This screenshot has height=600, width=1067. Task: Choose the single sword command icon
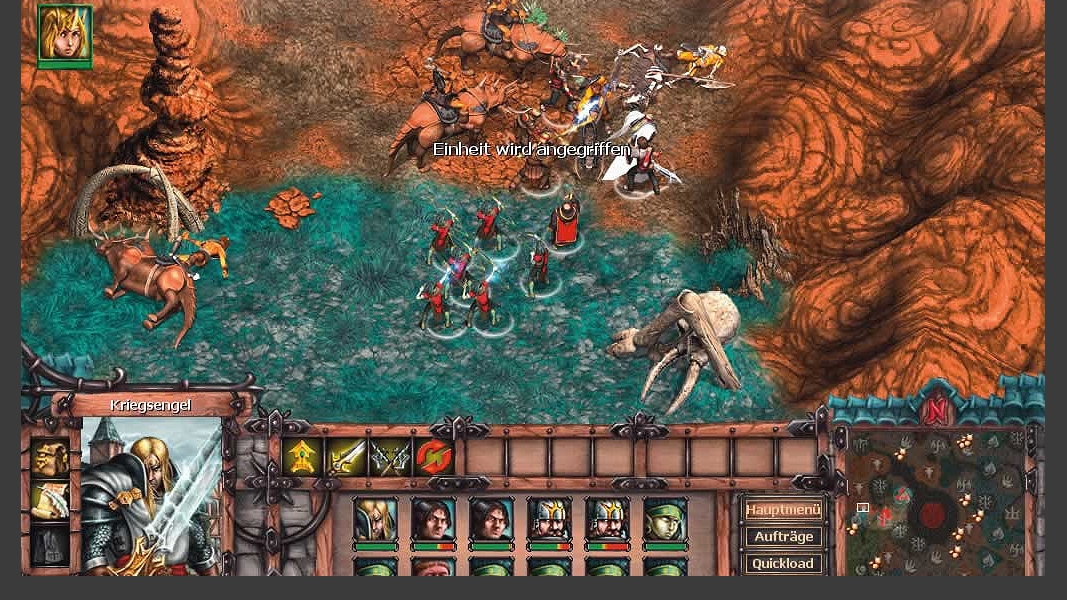(346, 457)
